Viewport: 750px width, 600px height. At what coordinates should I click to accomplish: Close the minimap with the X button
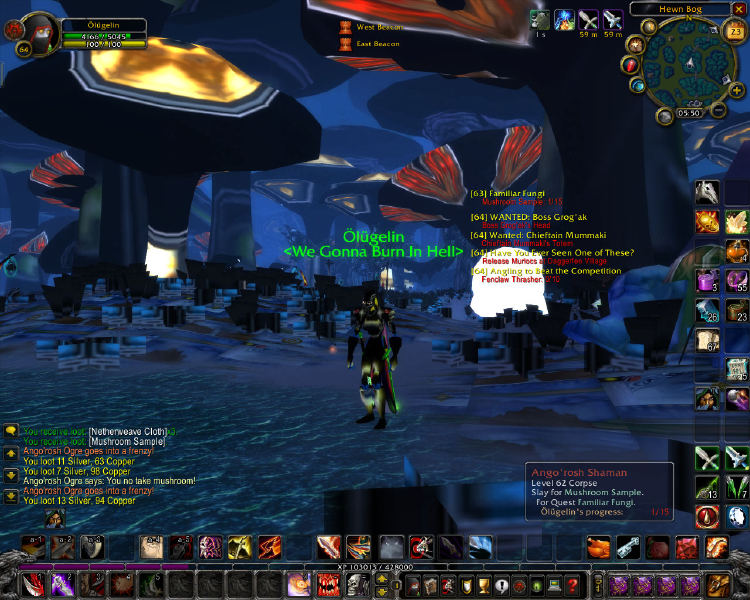[739, 8]
